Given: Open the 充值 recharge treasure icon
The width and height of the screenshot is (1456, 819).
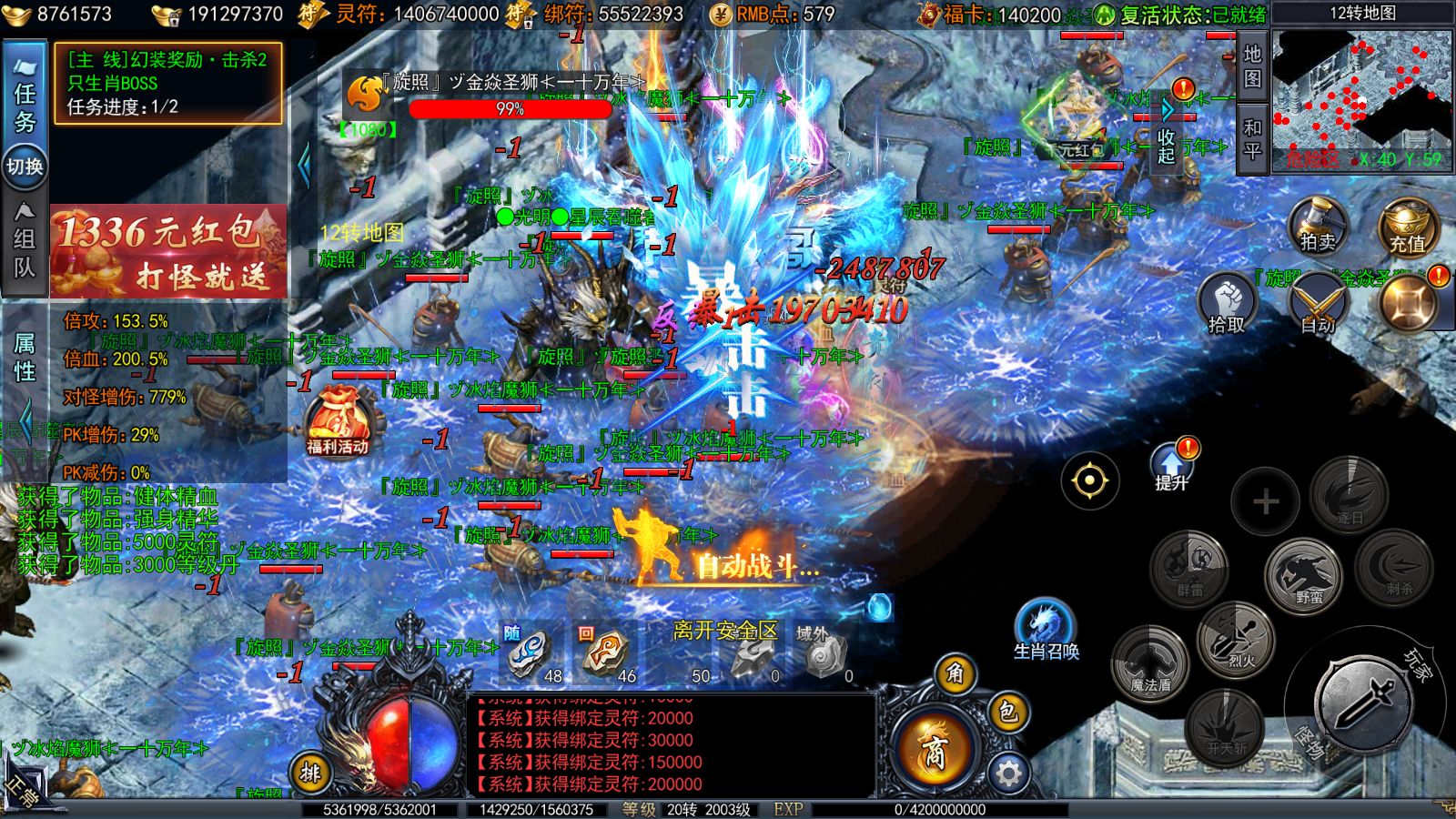Looking at the screenshot, I should 1407,227.
